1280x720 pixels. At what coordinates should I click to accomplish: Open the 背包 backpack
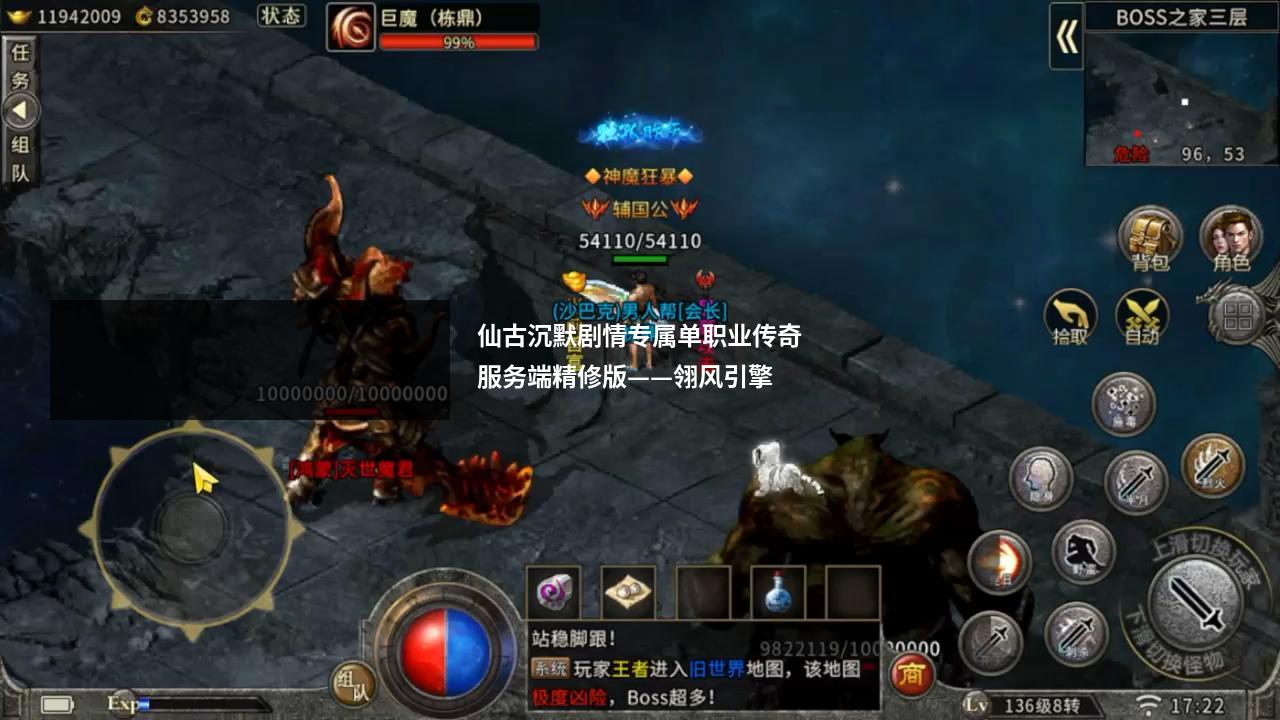pyautogui.click(x=1150, y=235)
